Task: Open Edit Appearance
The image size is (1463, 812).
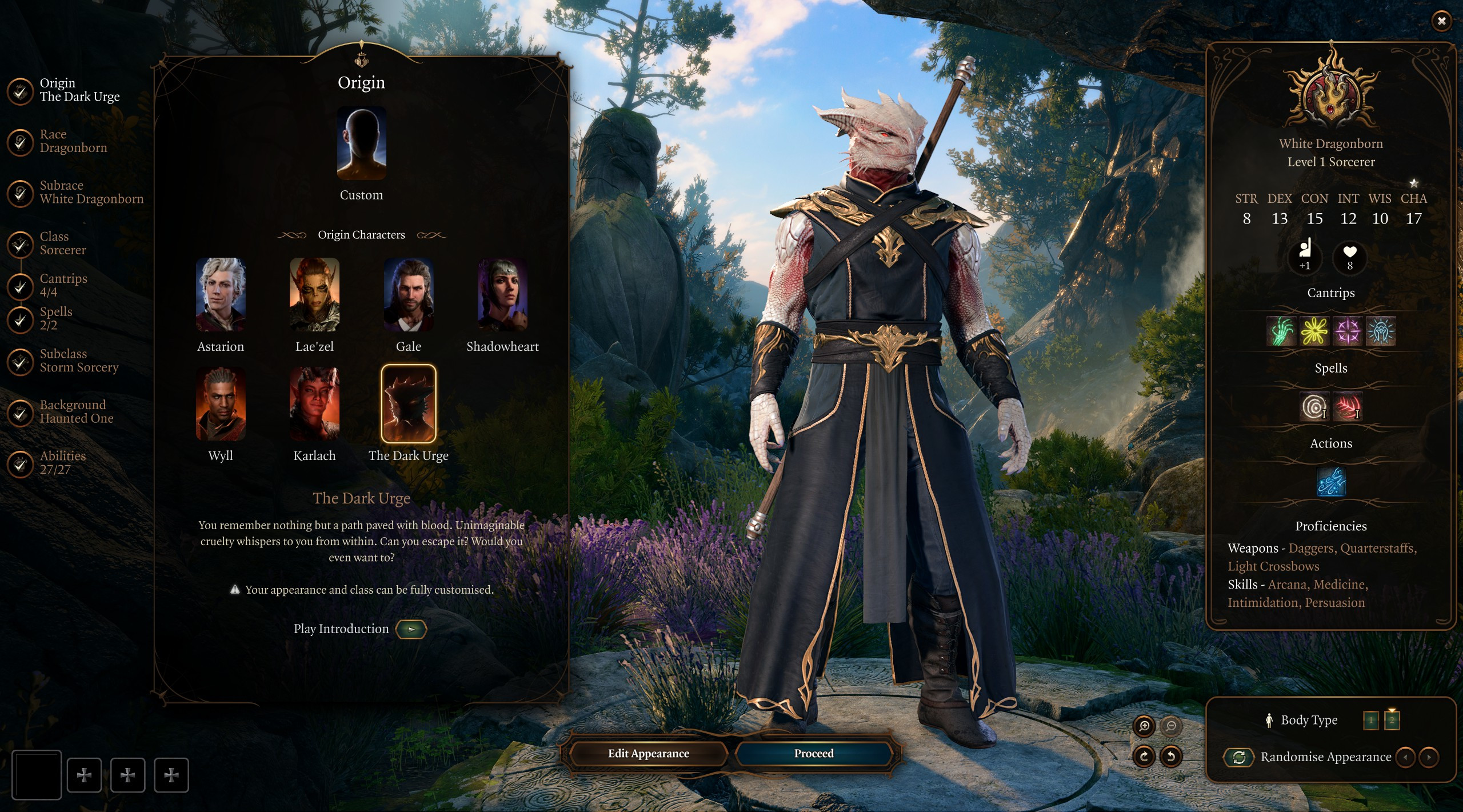Action: [x=648, y=754]
